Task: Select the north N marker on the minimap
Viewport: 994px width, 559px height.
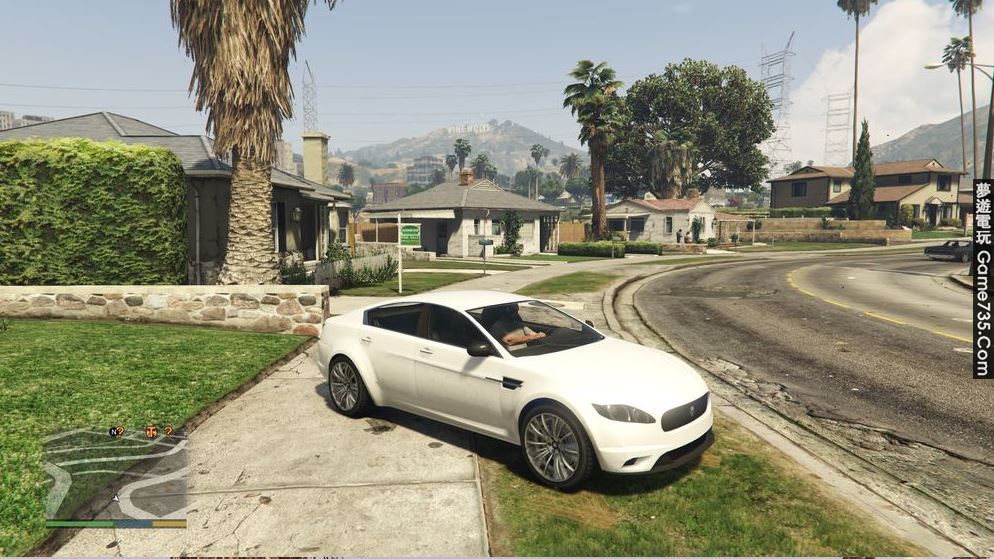Action: click(113, 432)
